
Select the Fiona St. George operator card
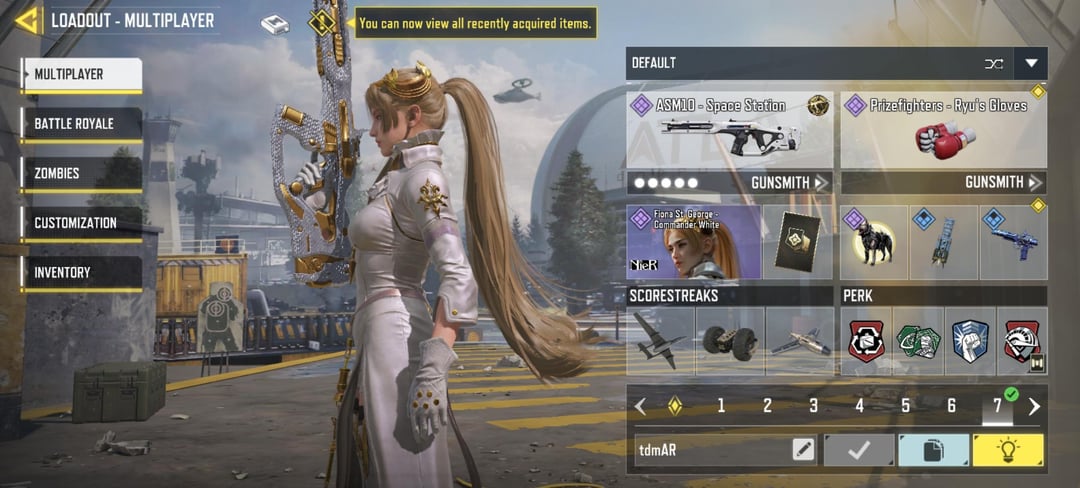tap(693, 242)
